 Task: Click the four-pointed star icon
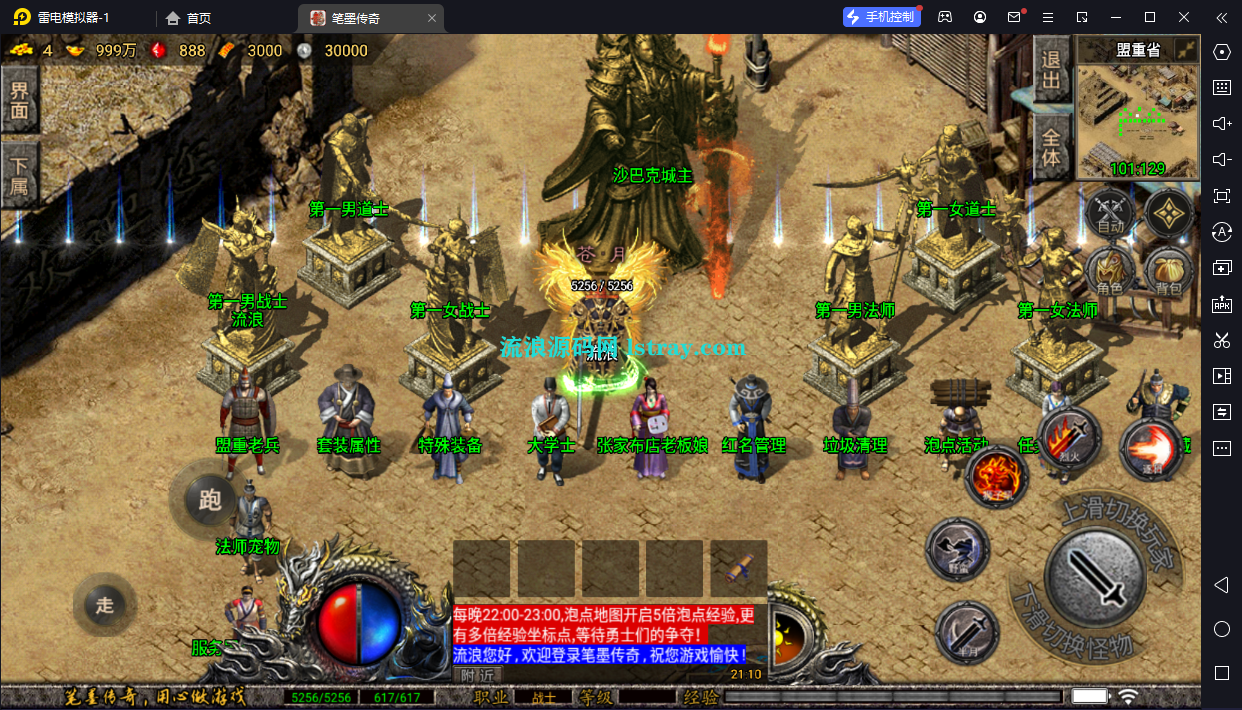(x=1168, y=212)
